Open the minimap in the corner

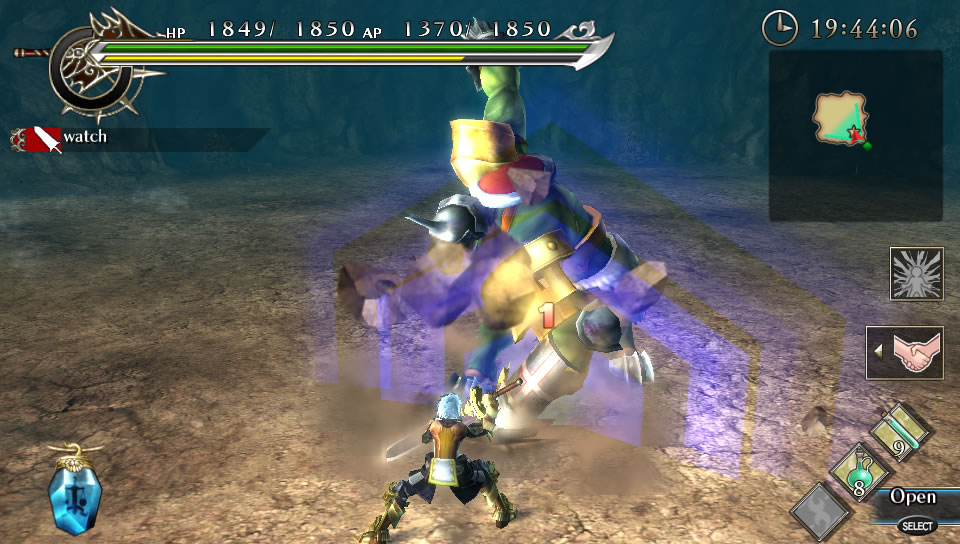(855, 135)
